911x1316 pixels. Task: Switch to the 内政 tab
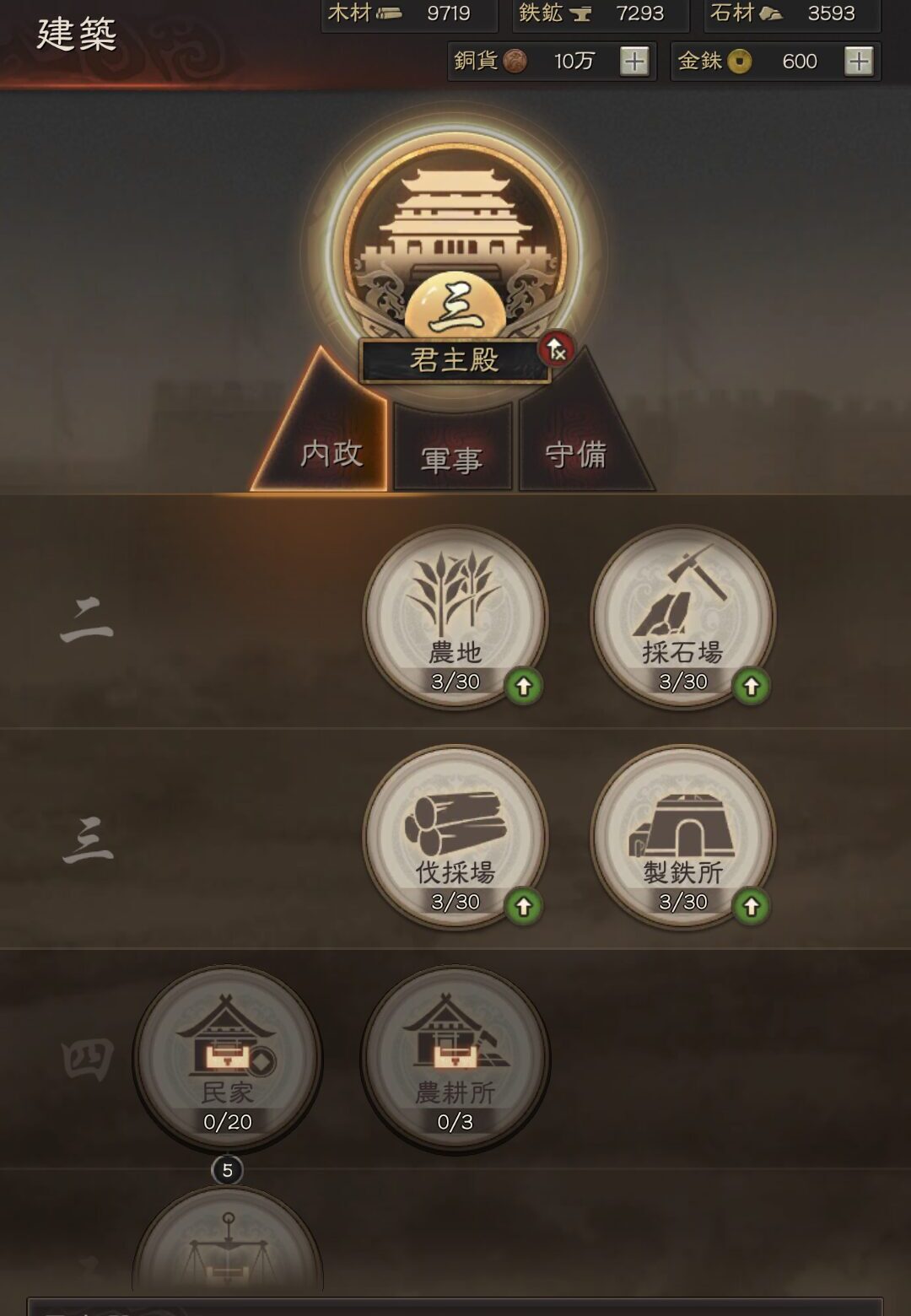click(331, 453)
